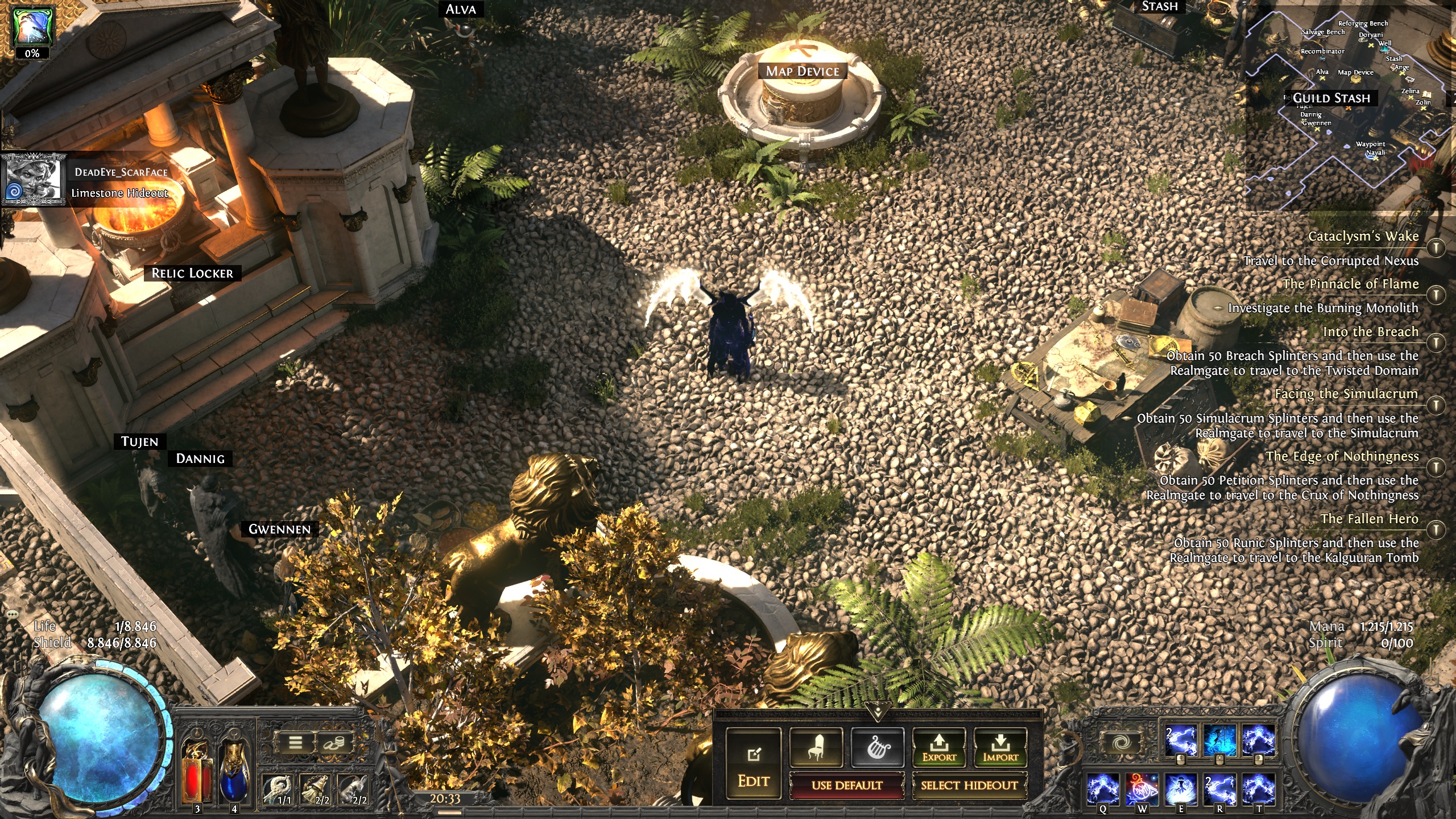This screenshot has height=819, width=1456.
Task: Select the DeadEye_ScarFace party portrait
Action: 33,179
